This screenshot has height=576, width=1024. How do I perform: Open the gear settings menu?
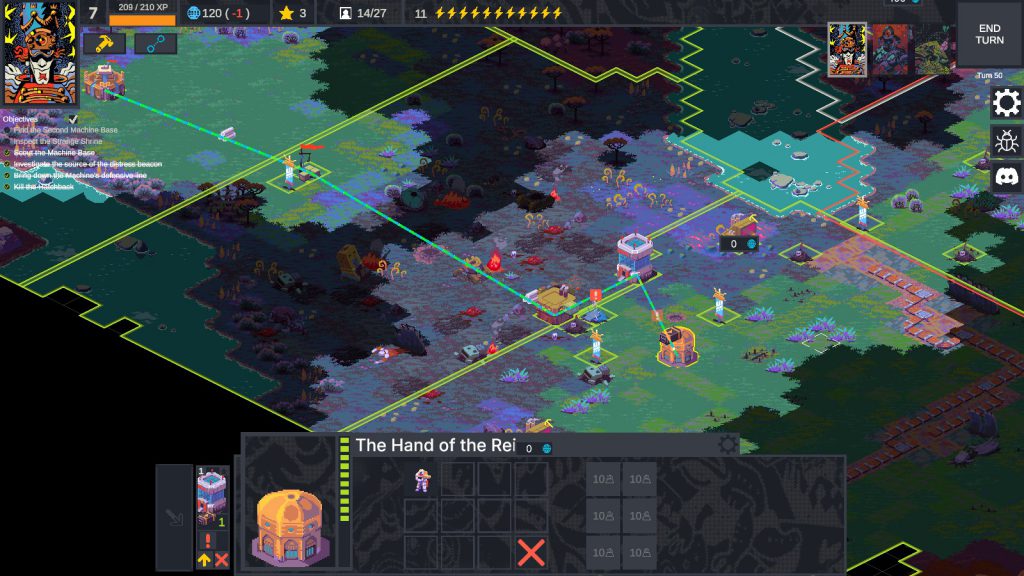coord(1006,102)
